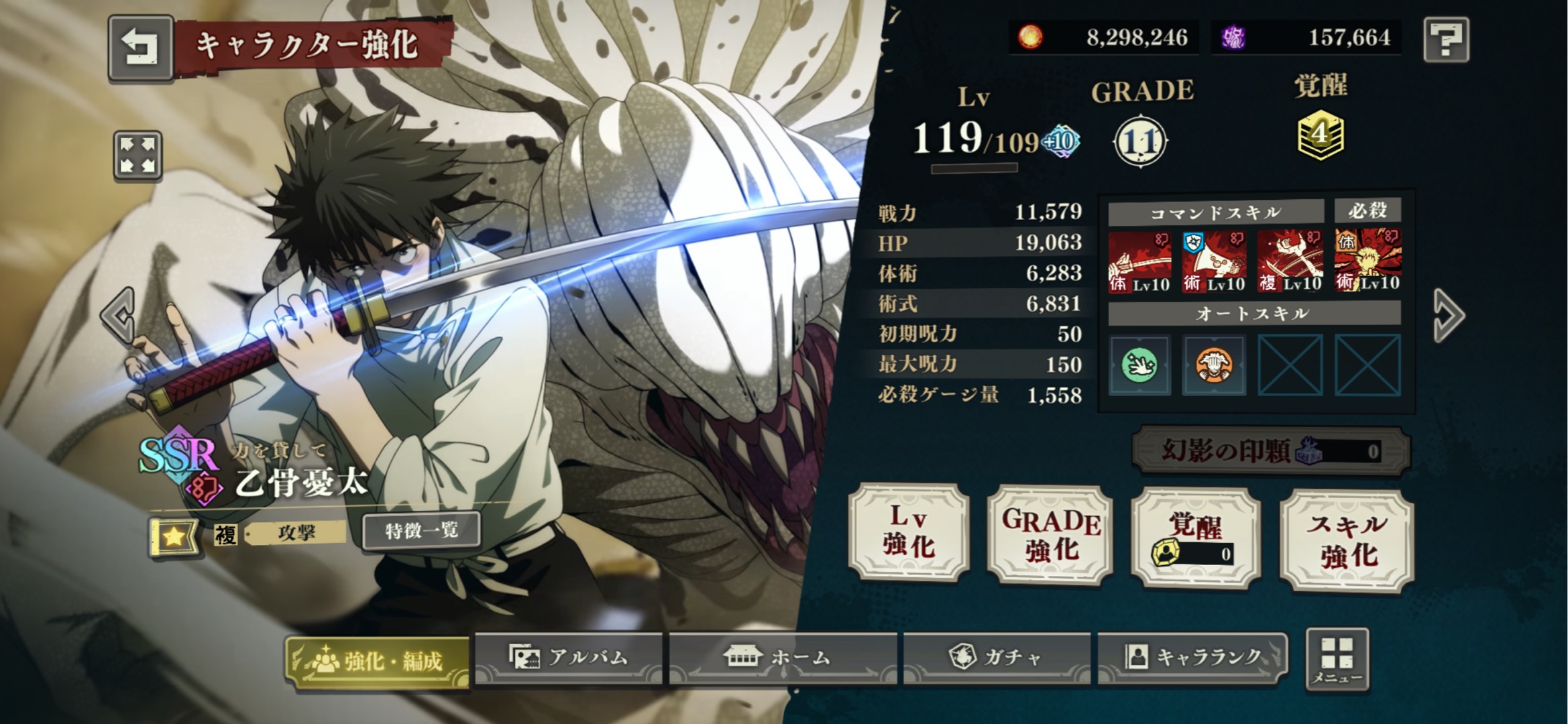Image resolution: width=1568 pixels, height=724 pixels.
Task: Tap the star favorite badge
Action: point(174,536)
